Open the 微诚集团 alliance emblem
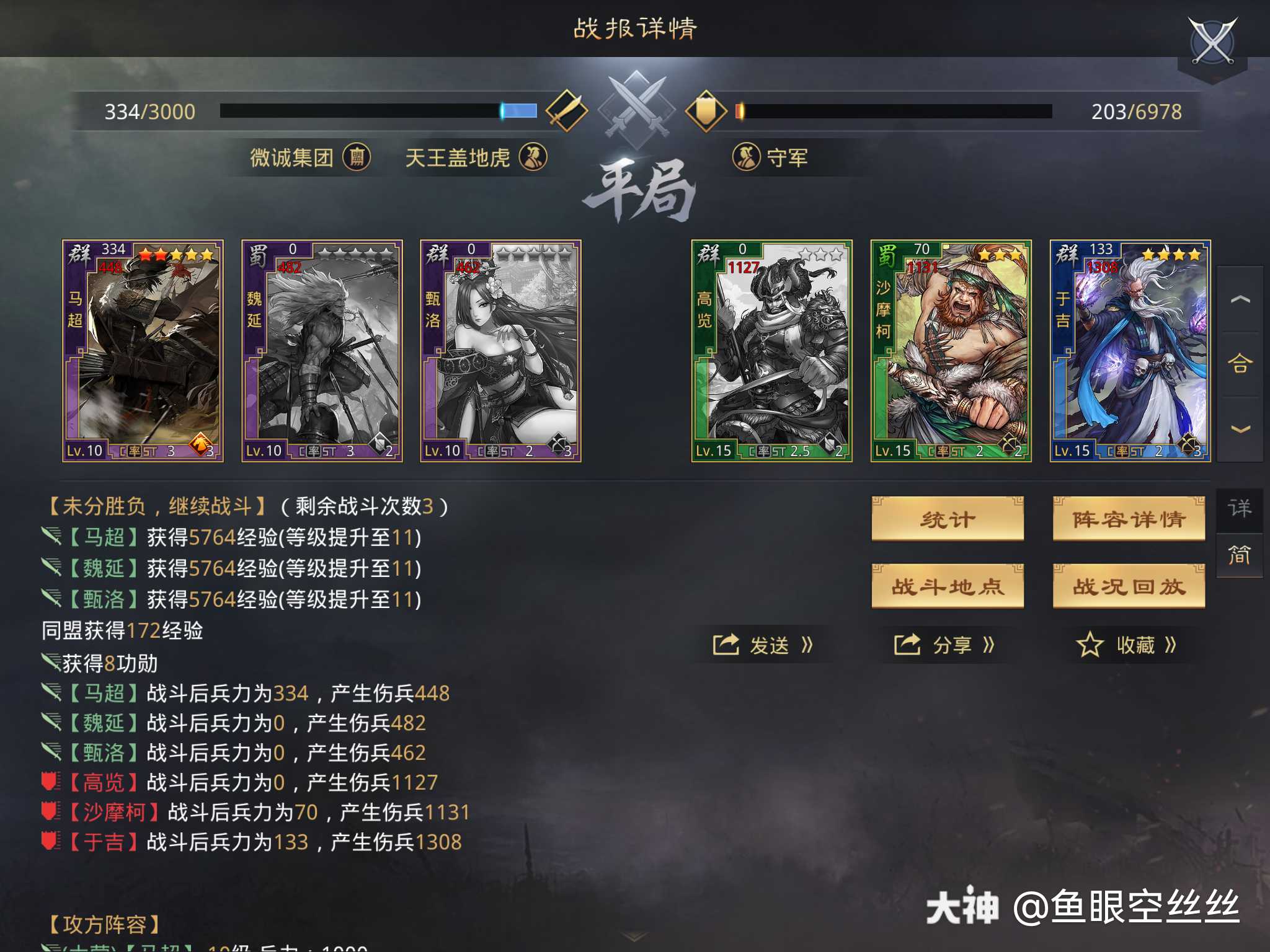Viewport: 1270px width, 952px height. (x=358, y=157)
